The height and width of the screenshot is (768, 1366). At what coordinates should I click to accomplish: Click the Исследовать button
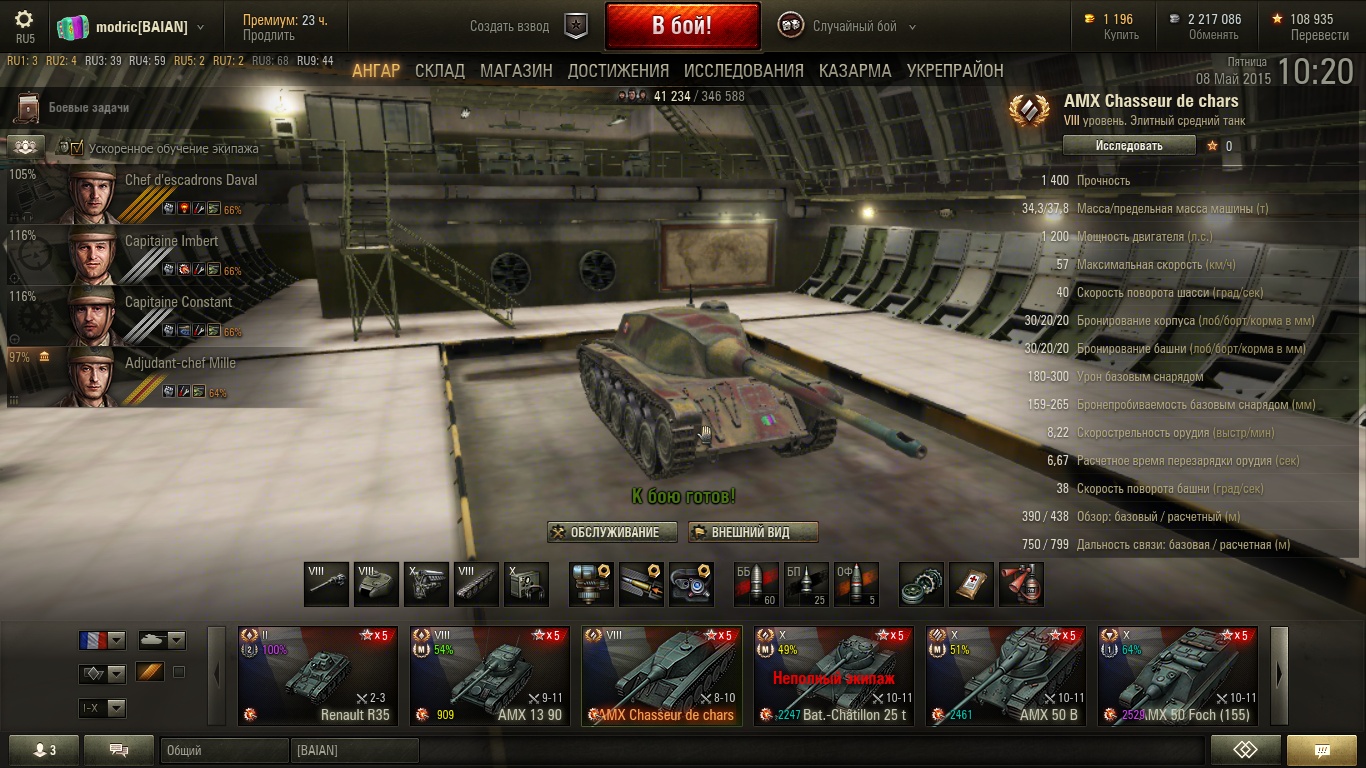pos(1129,146)
